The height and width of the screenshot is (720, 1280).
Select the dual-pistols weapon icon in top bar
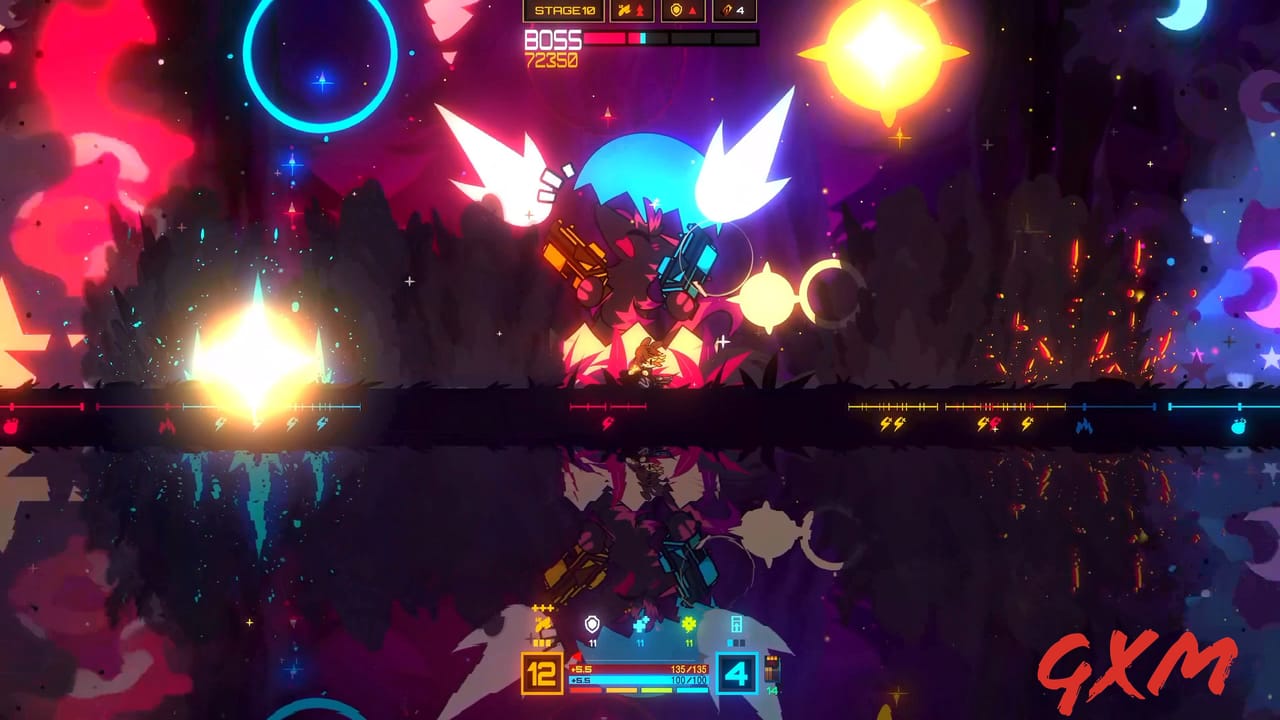624,11
